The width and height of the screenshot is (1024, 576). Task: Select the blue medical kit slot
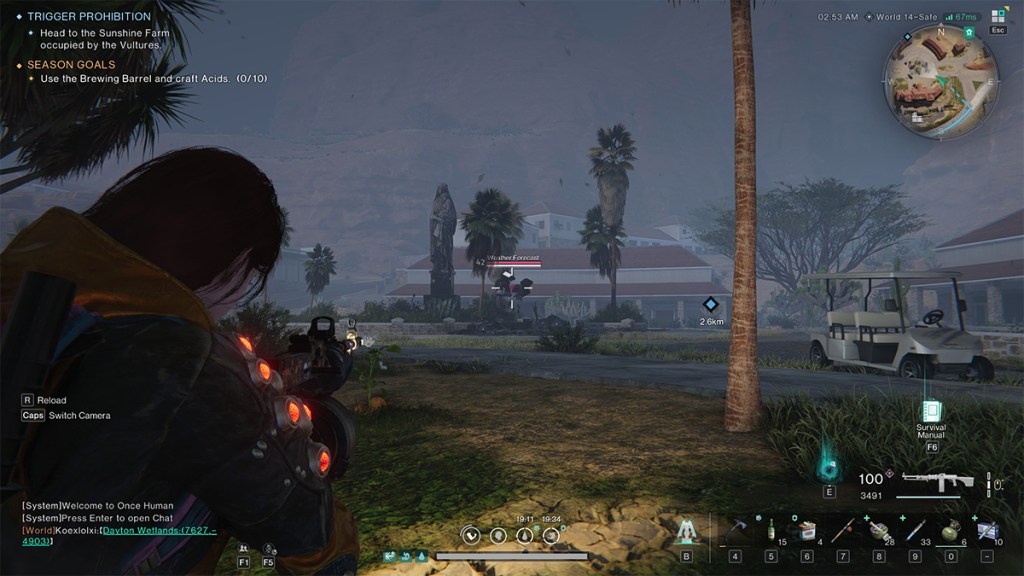point(986,528)
